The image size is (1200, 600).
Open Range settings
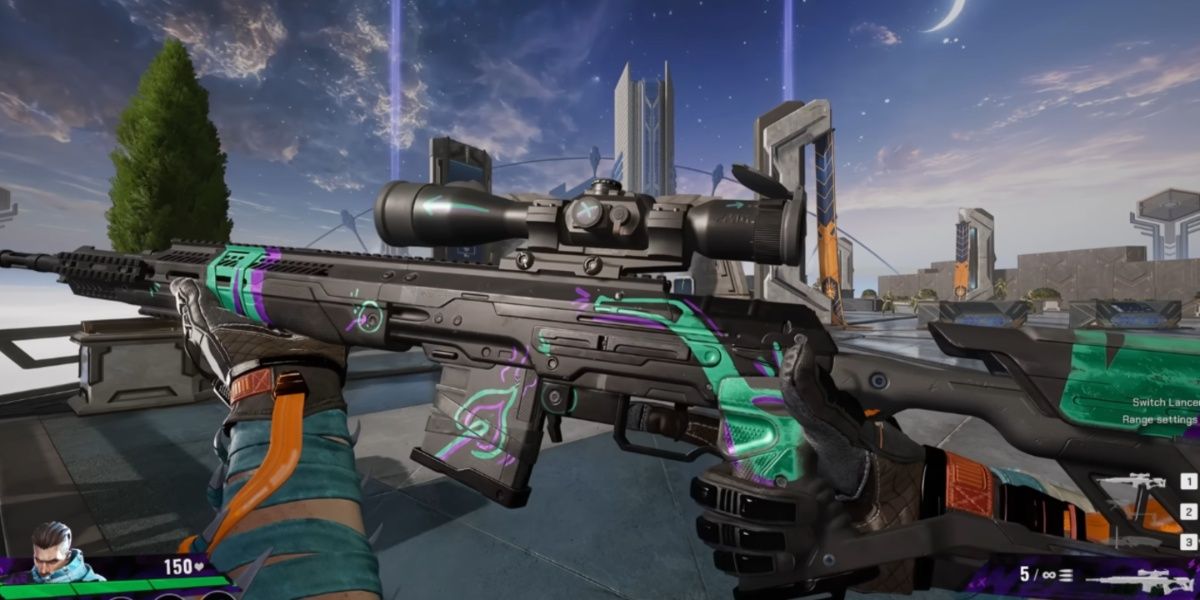coord(1164,421)
